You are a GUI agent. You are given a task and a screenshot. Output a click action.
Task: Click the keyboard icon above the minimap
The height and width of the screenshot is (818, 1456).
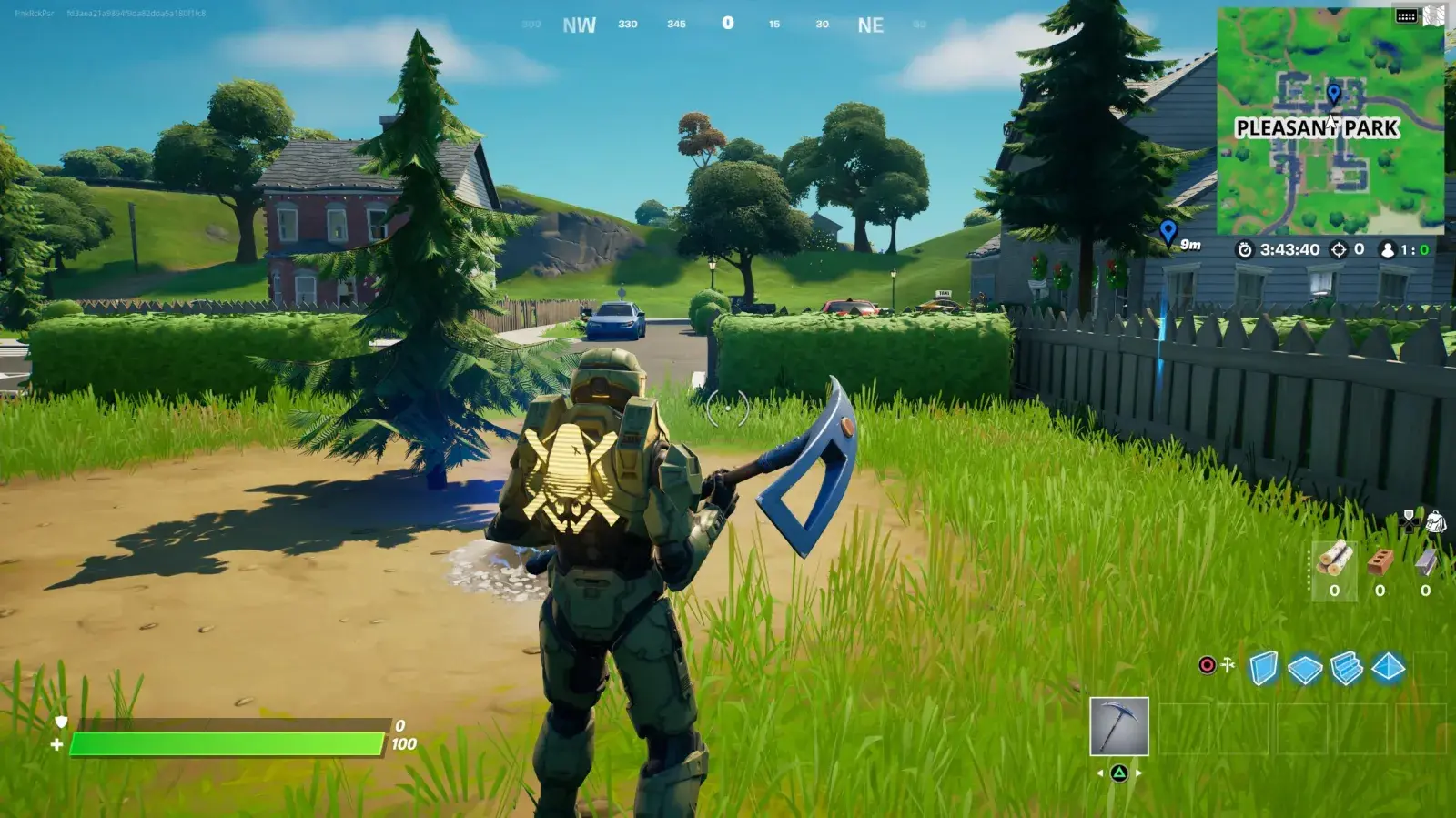[1405, 15]
